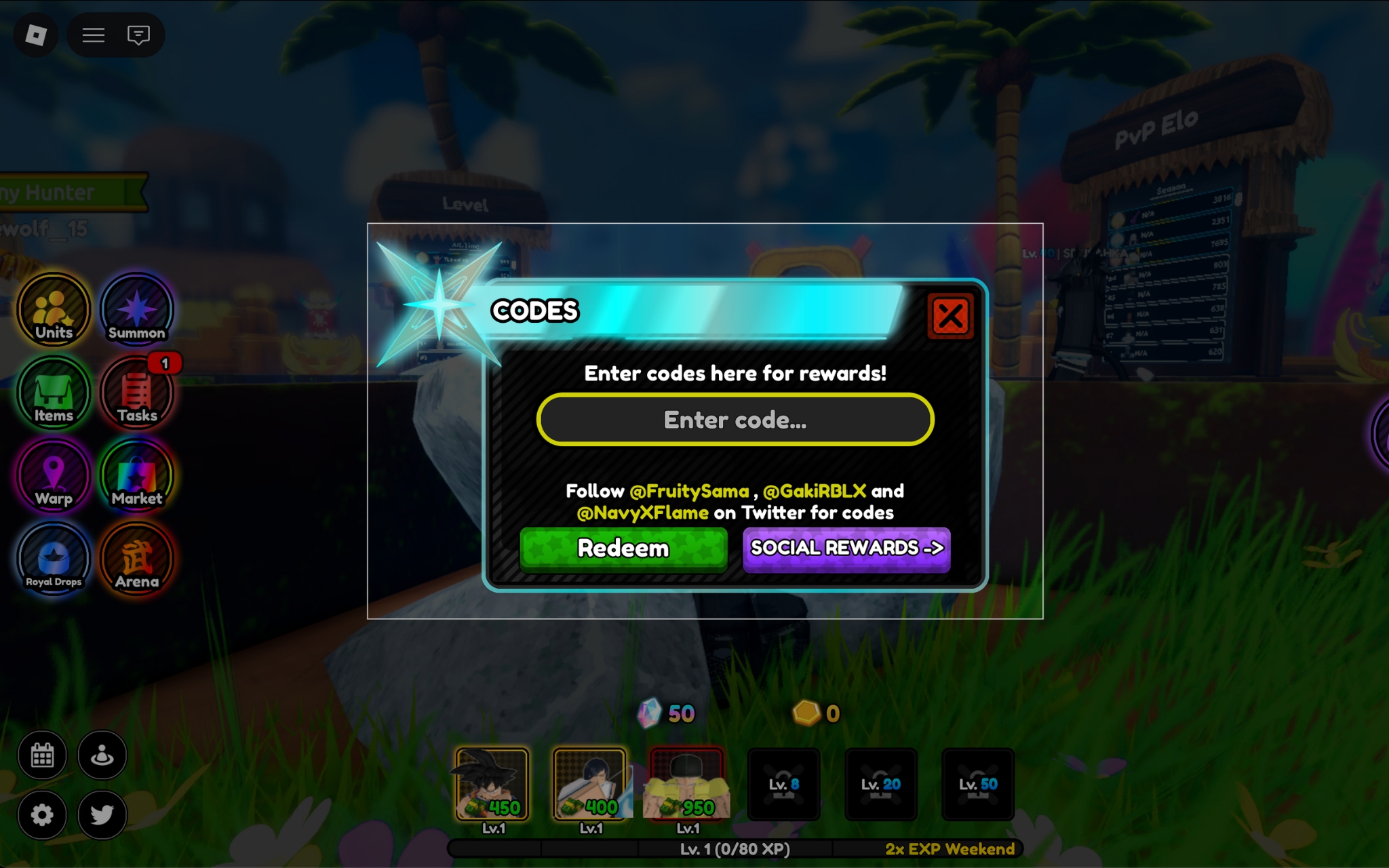Open the Roblox chat bubble

(x=139, y=35)
